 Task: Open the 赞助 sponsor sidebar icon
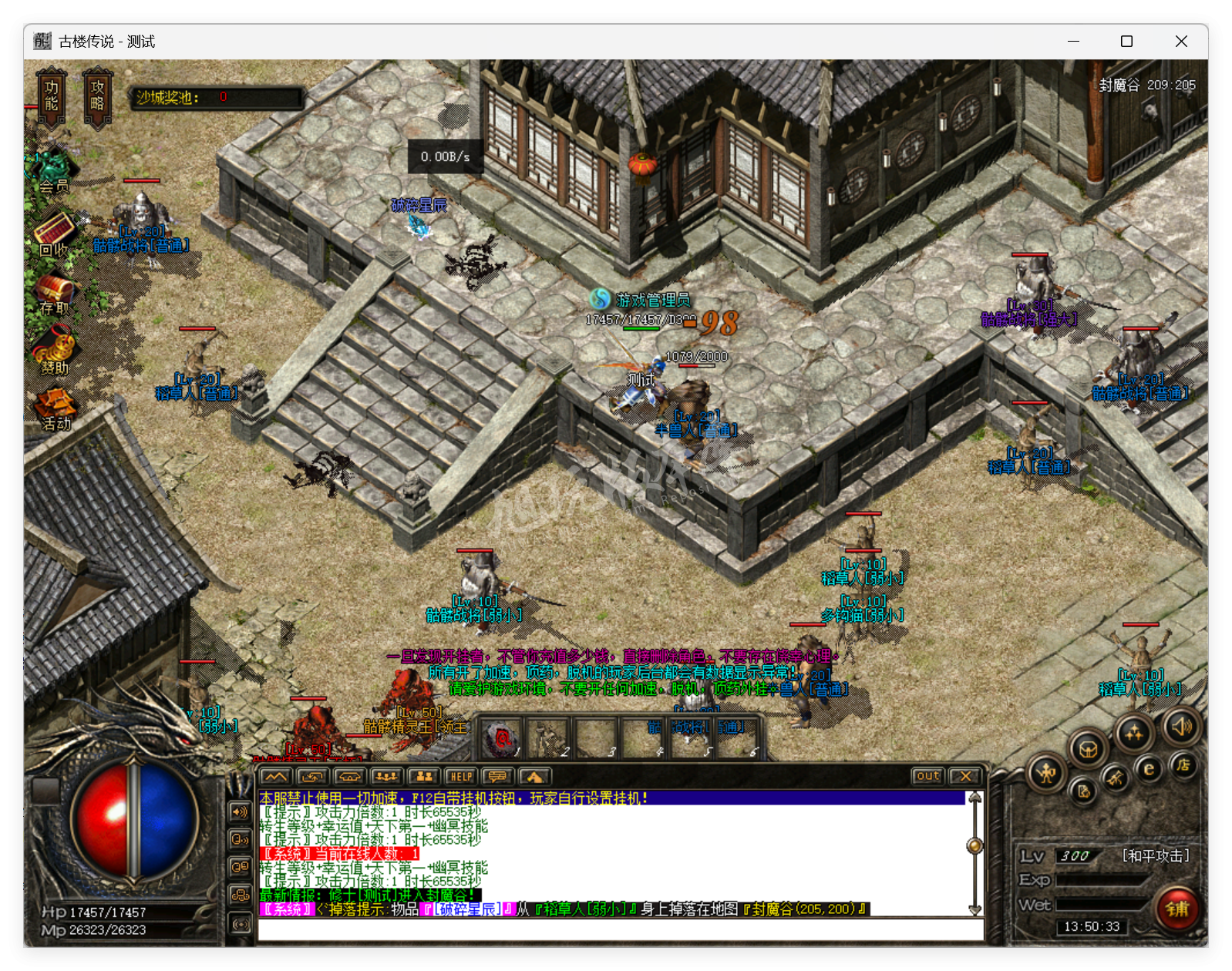coord(56,348)
